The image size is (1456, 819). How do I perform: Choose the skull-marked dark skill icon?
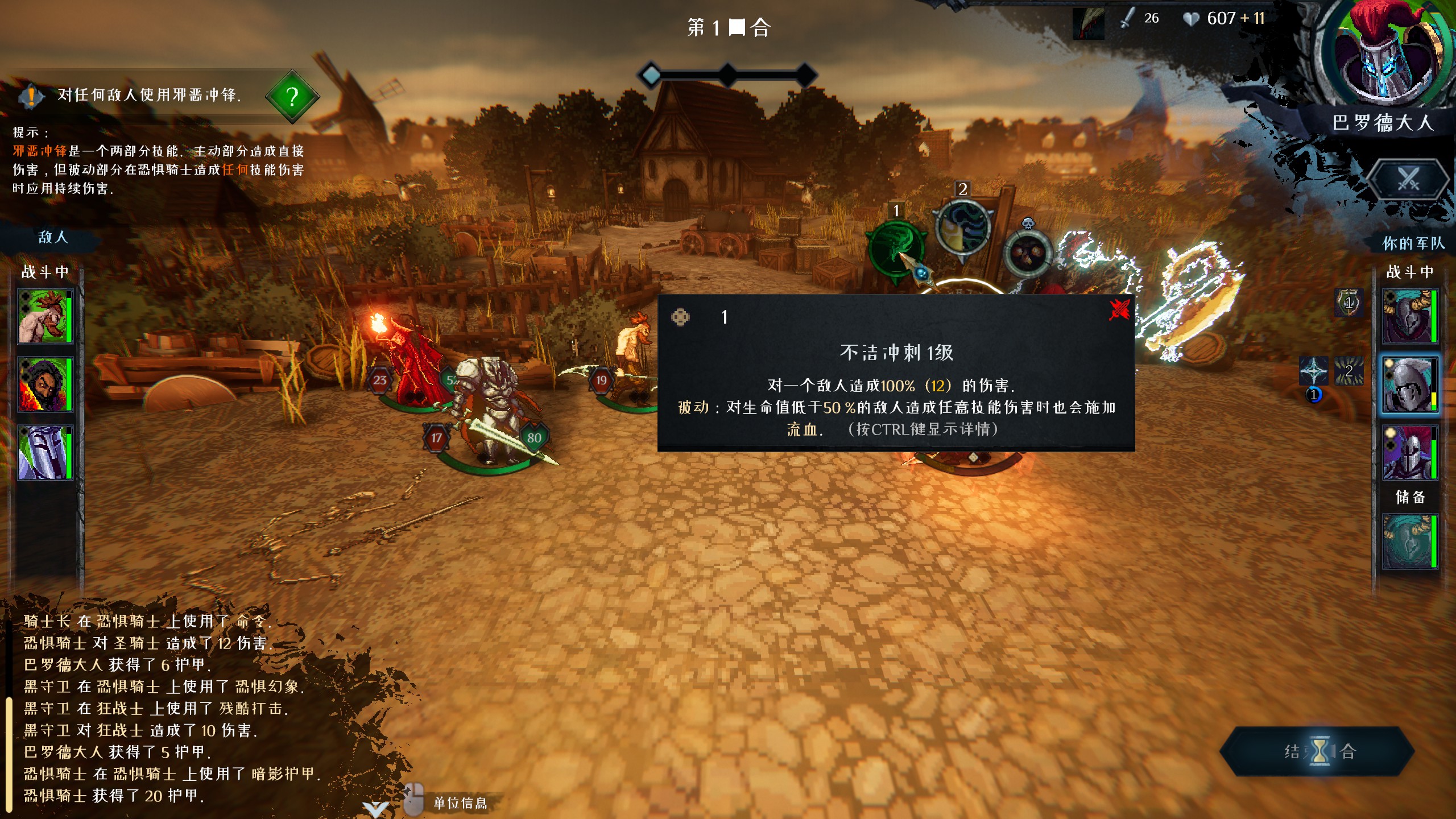(1027, 251)
